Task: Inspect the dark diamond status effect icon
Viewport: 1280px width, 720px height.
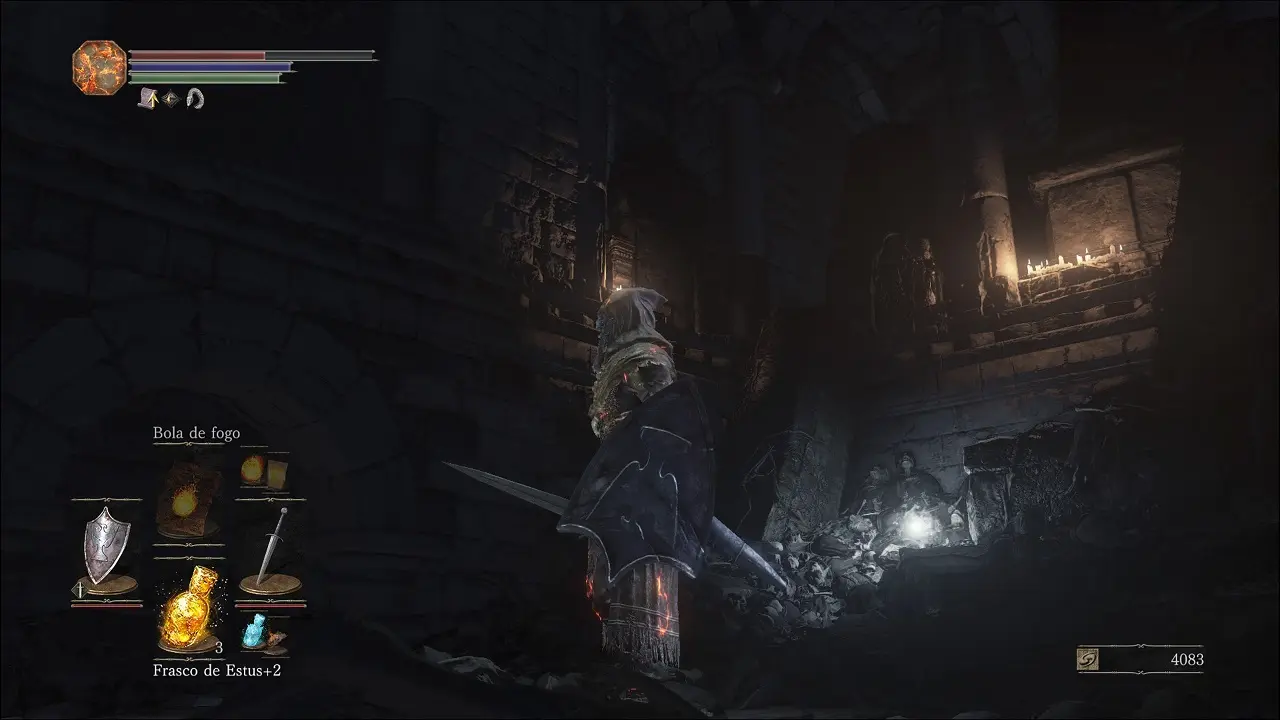Action: pyautogui.click(x=171, y=98)
